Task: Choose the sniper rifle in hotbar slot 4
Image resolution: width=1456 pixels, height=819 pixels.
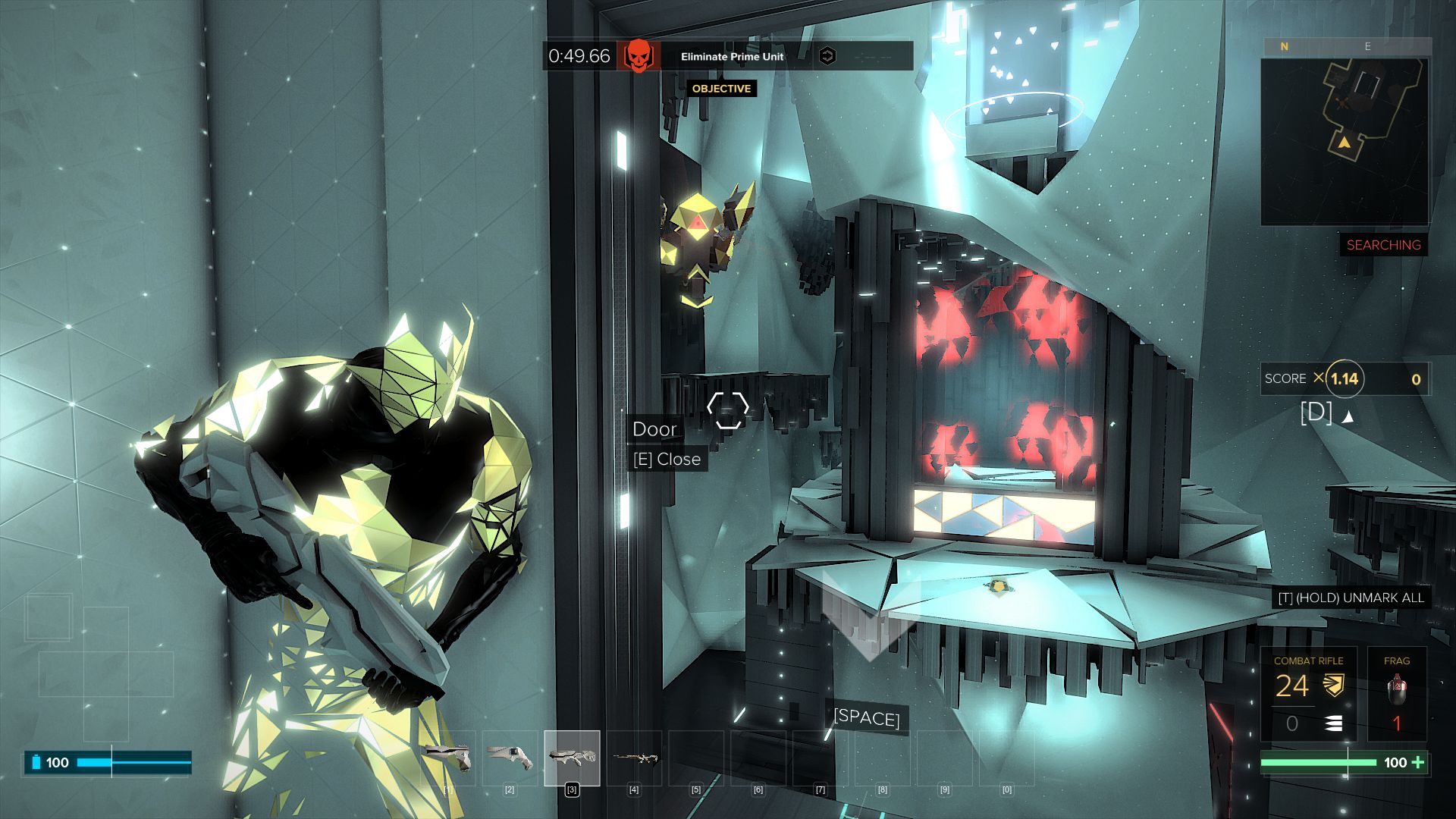Action: point(634,758)
